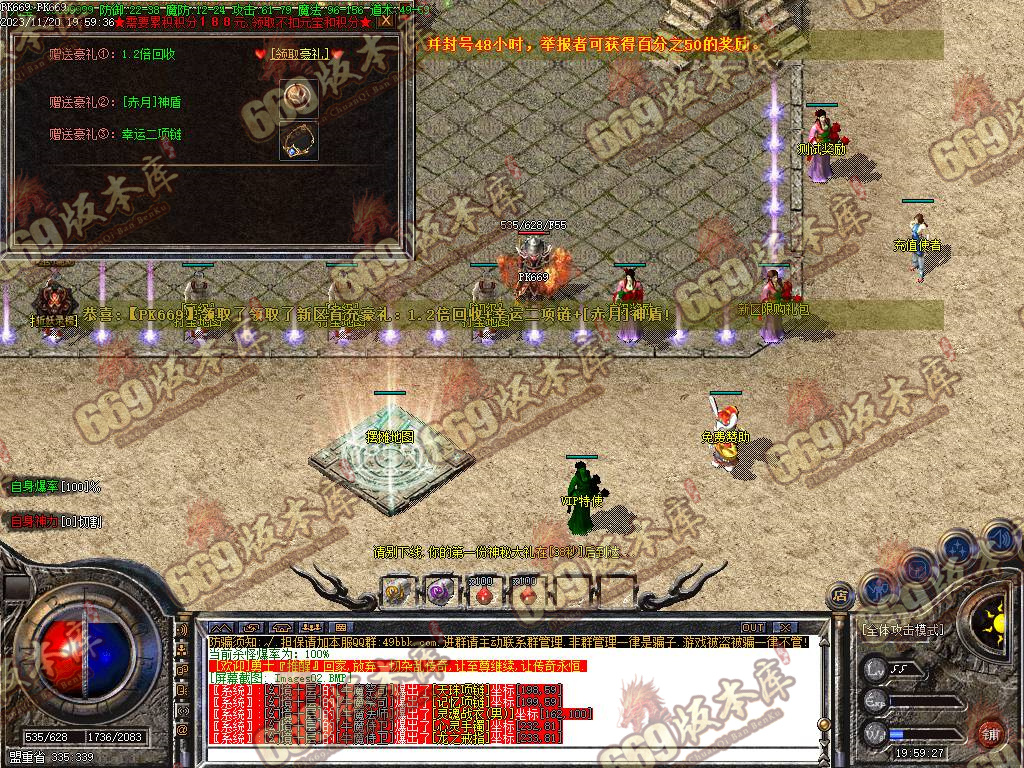Select the 赤月 shield reward icon

[297, 96]
